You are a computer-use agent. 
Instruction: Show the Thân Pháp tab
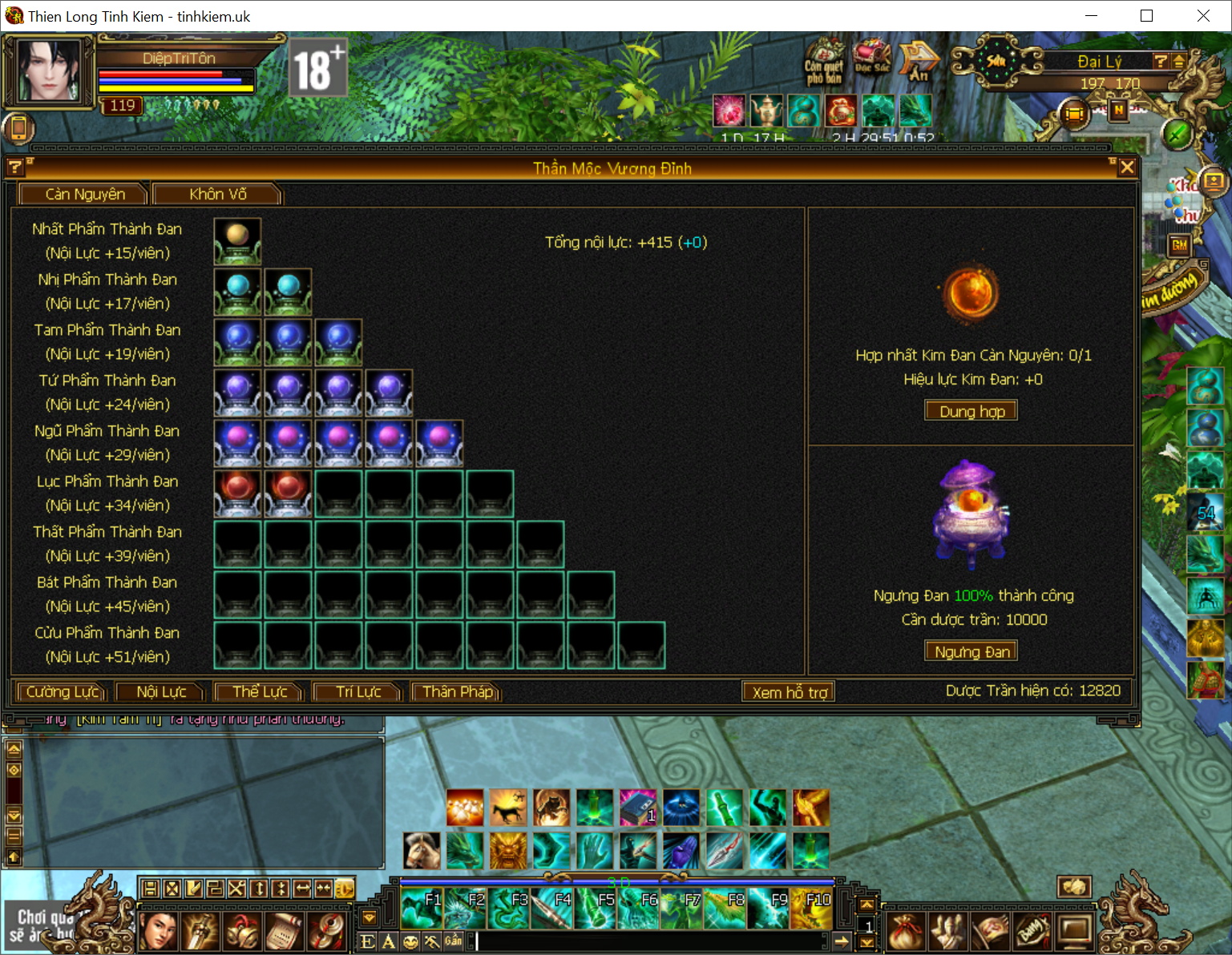pyautogui.click(x=457, y=691)
